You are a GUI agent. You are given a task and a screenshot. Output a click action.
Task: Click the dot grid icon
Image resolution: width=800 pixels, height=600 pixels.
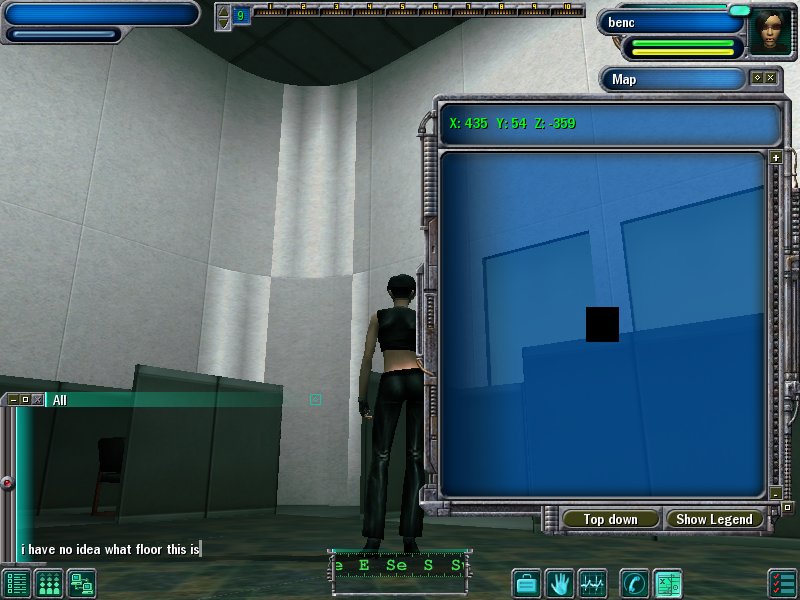tap(49, 582)
